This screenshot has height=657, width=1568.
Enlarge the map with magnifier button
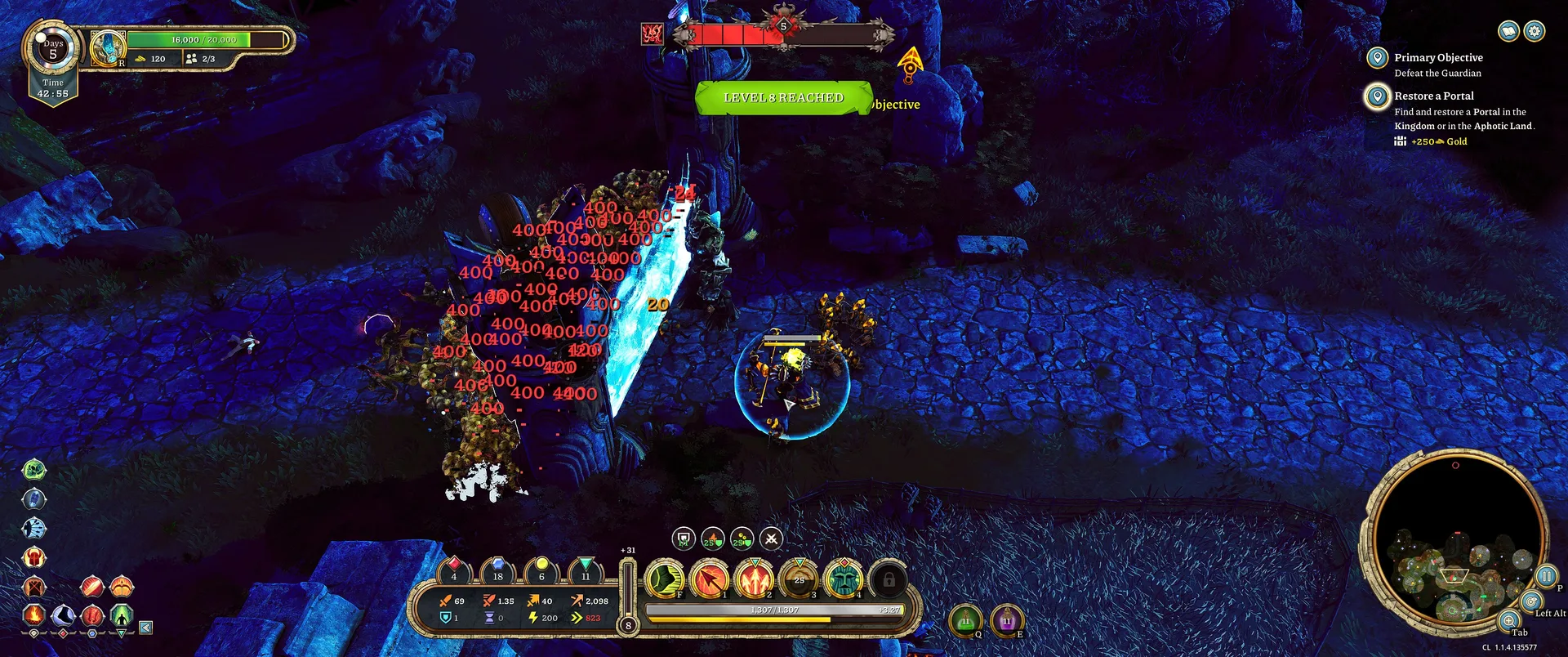pos(1509,621)
